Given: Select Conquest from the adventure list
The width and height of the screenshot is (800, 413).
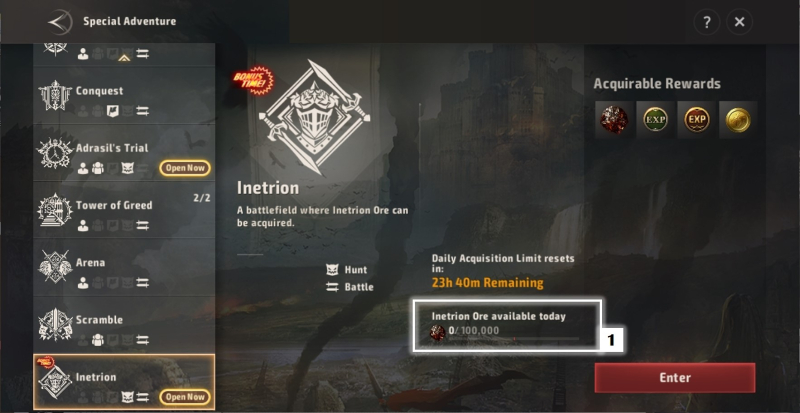Looking at the screenshot, I should point(124,98).
